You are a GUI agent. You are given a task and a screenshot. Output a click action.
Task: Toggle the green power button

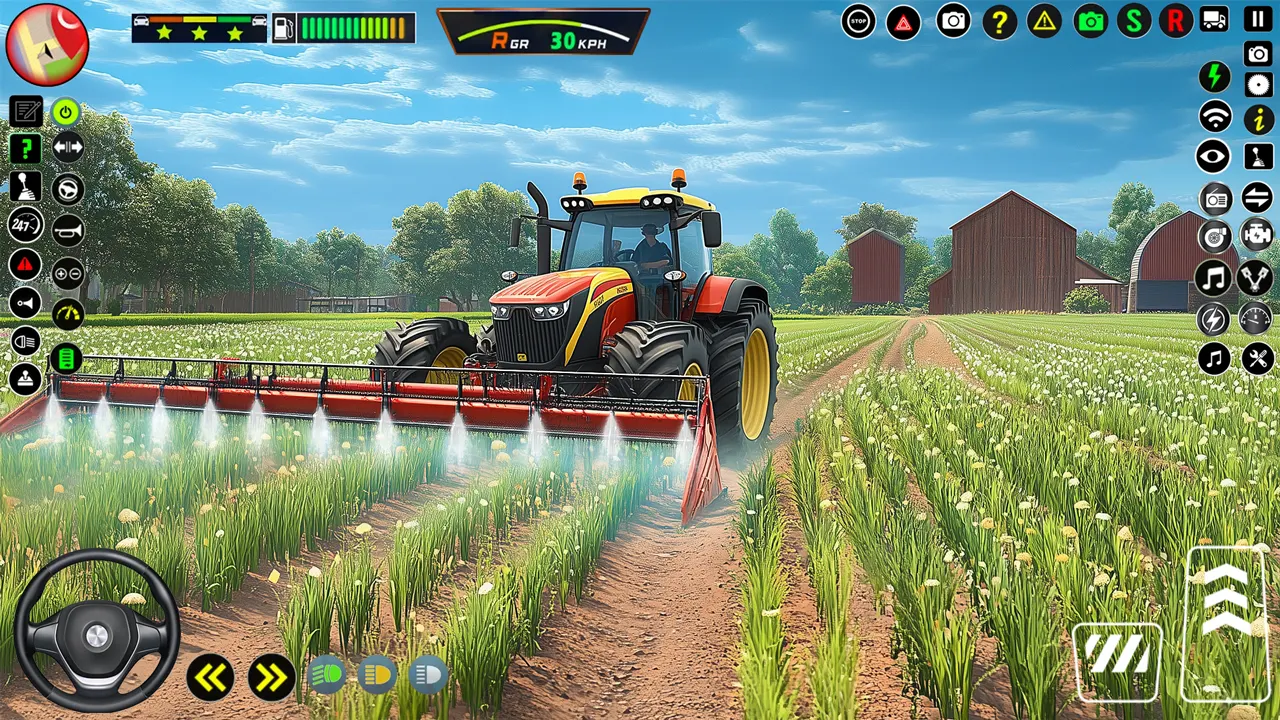coord(66,112)
